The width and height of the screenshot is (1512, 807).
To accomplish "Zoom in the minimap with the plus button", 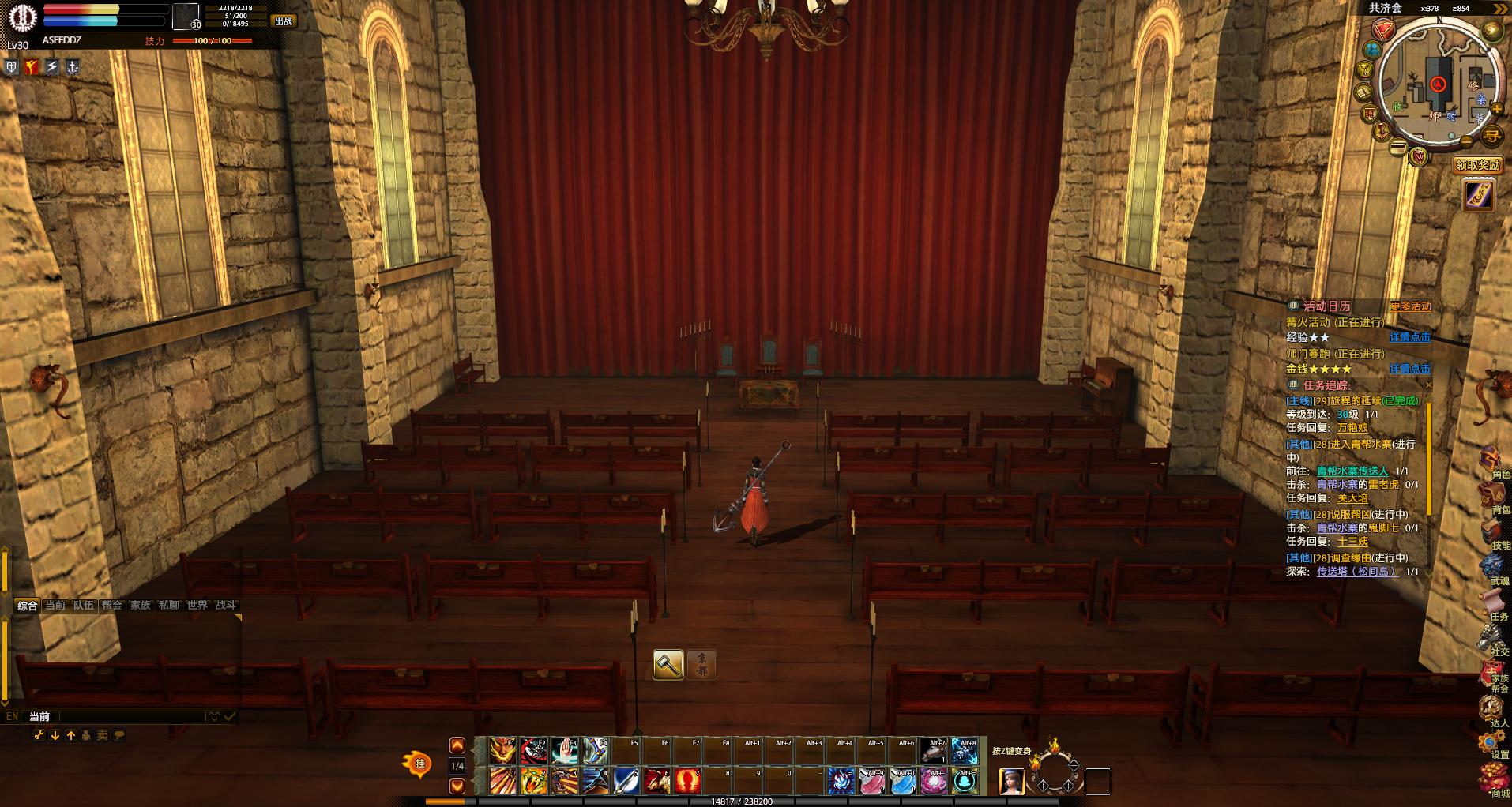I will click(x=1497, y=108).
